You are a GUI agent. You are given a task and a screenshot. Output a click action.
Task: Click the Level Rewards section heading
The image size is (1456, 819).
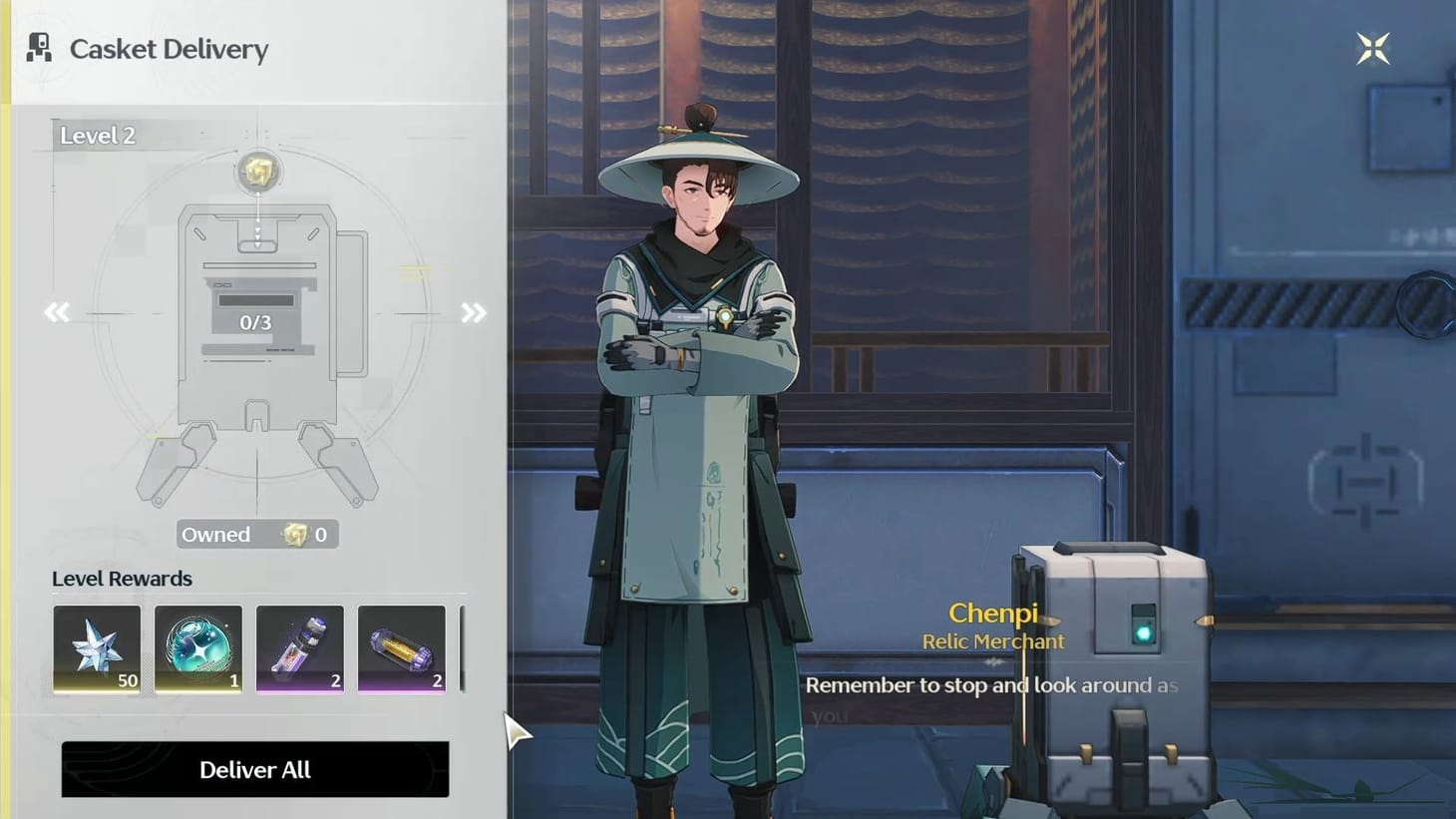pos(122,579)
